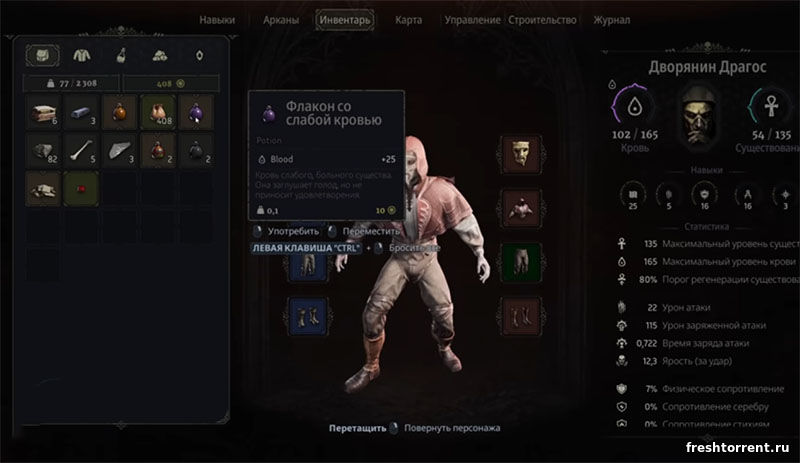Filter inventory by the resources pile icon
This screenshot has height=463, width=800.
click(159, 56)
